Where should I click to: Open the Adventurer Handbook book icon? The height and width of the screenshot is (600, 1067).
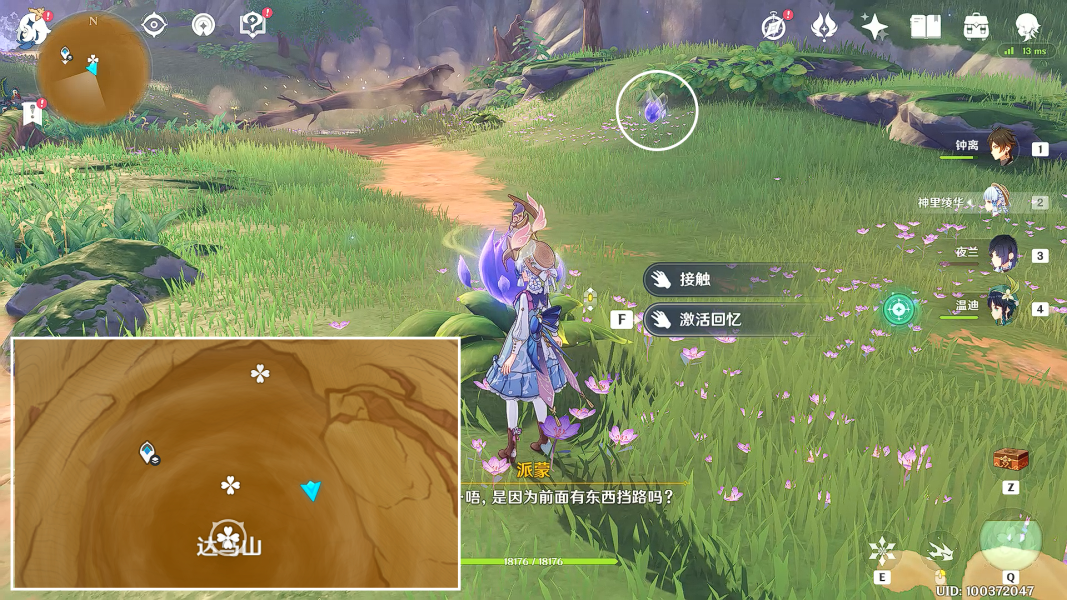point(925,27)
